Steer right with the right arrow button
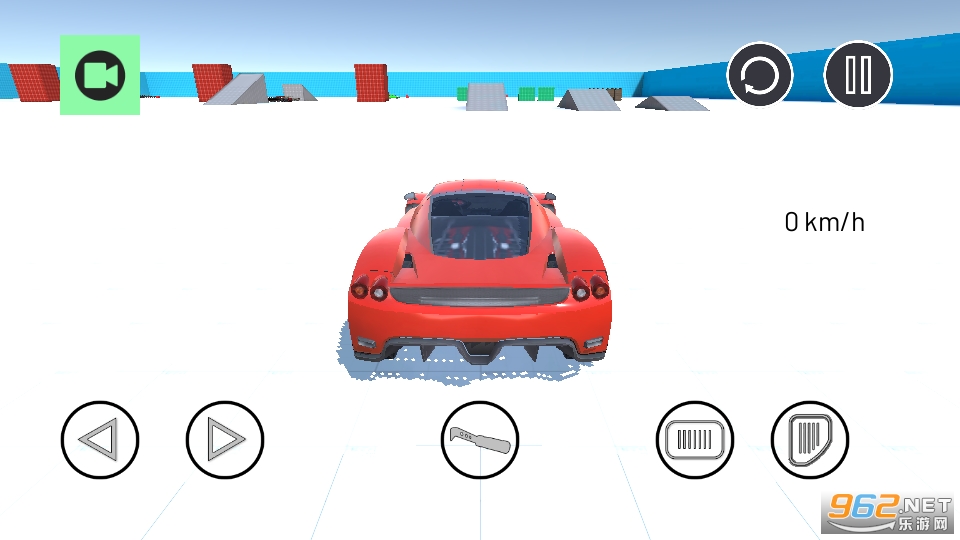The image size is (960, 540). [225, 439]
